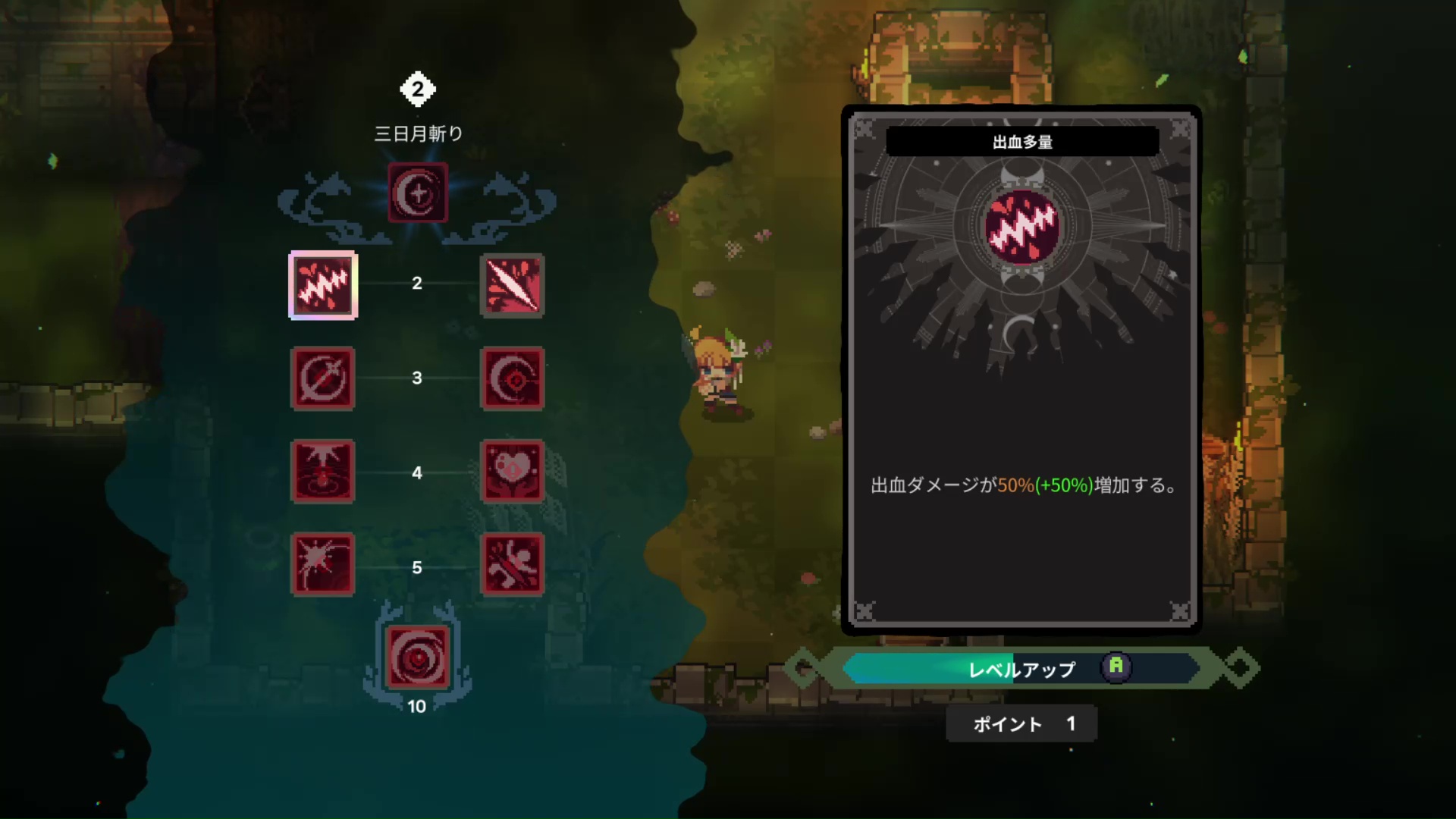Select the heart skill node

[513, 472]
